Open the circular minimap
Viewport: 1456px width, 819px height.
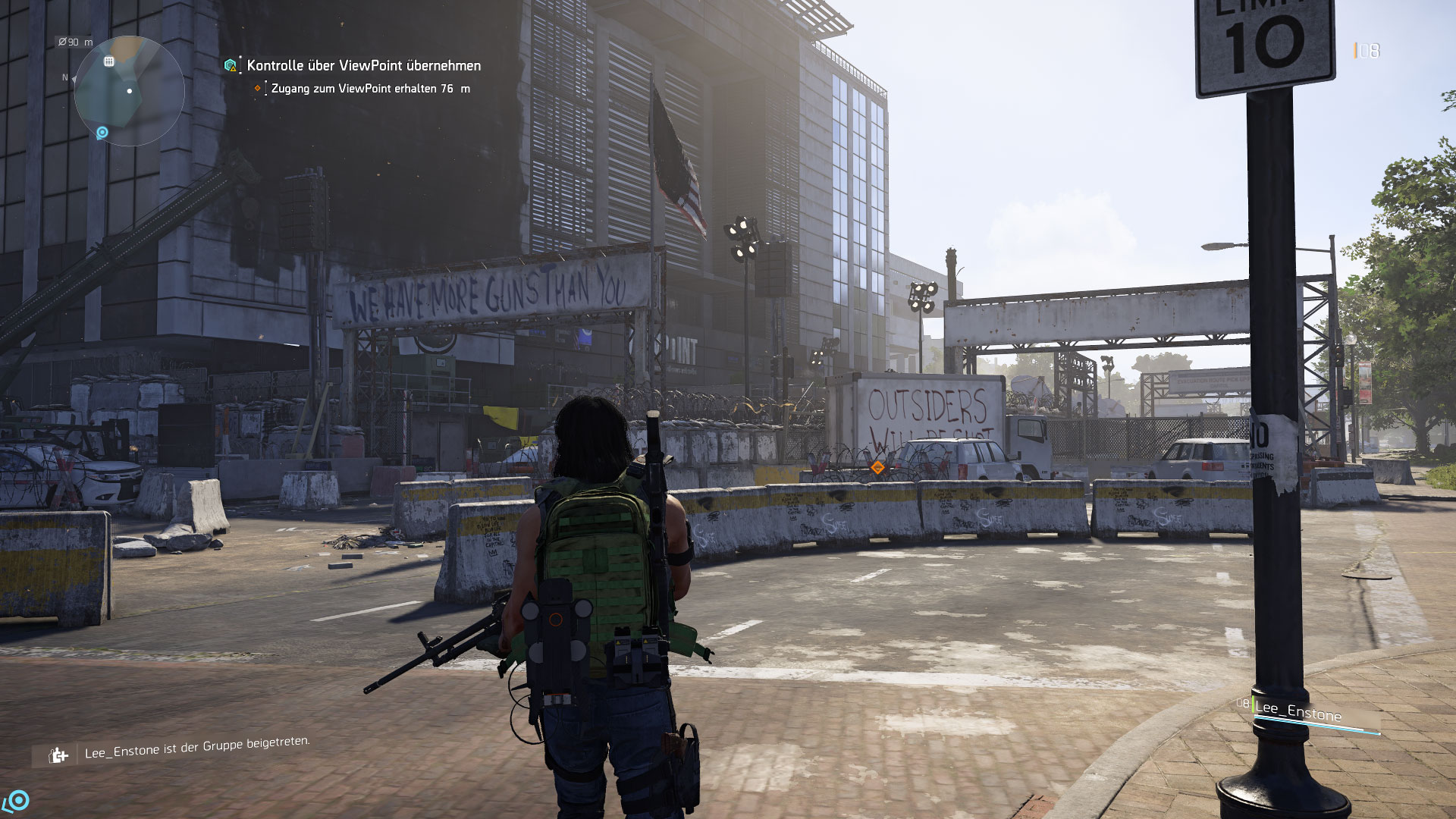(129, 91)
